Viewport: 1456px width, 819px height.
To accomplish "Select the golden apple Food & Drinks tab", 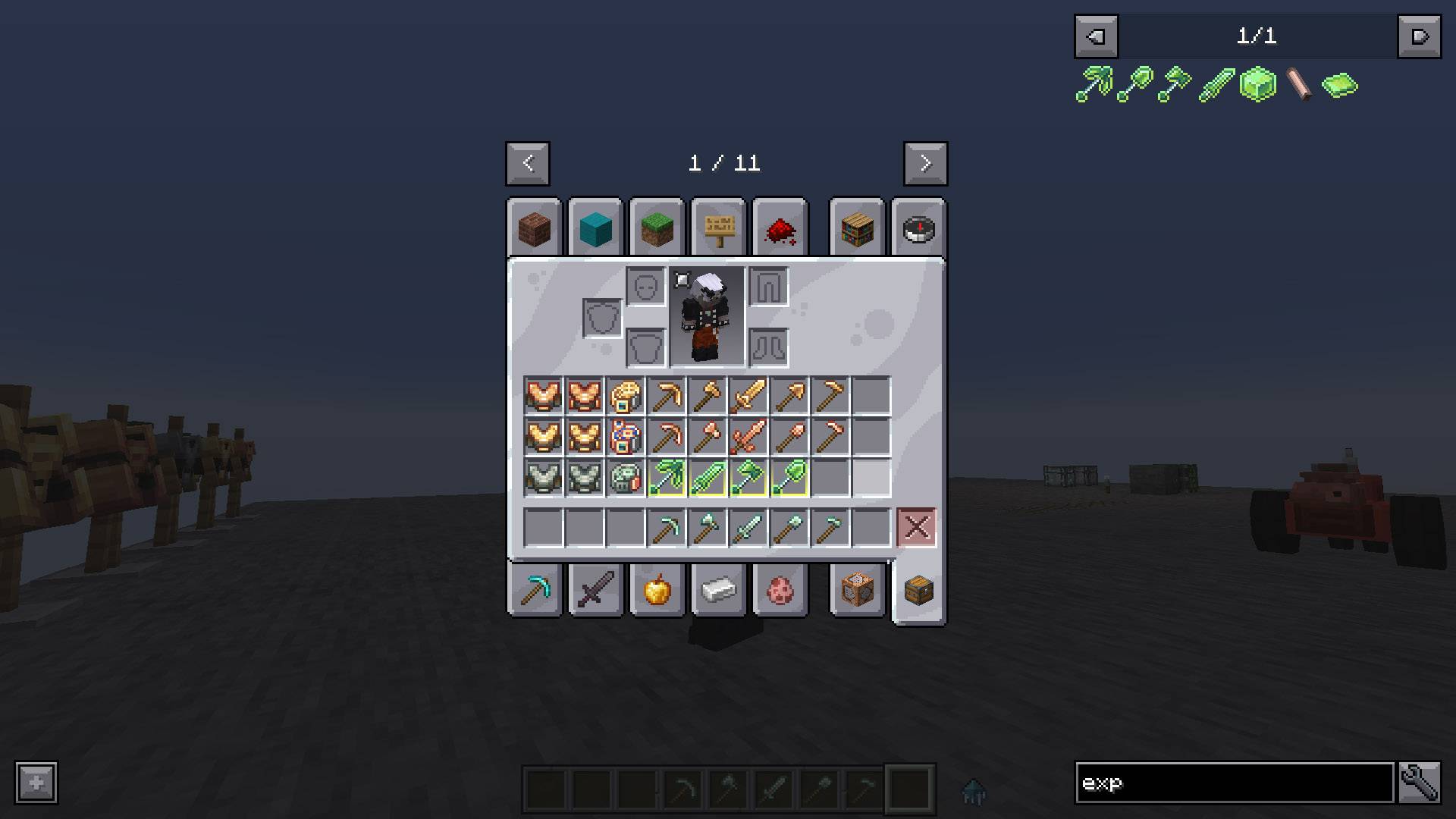I will click(657, 591).
